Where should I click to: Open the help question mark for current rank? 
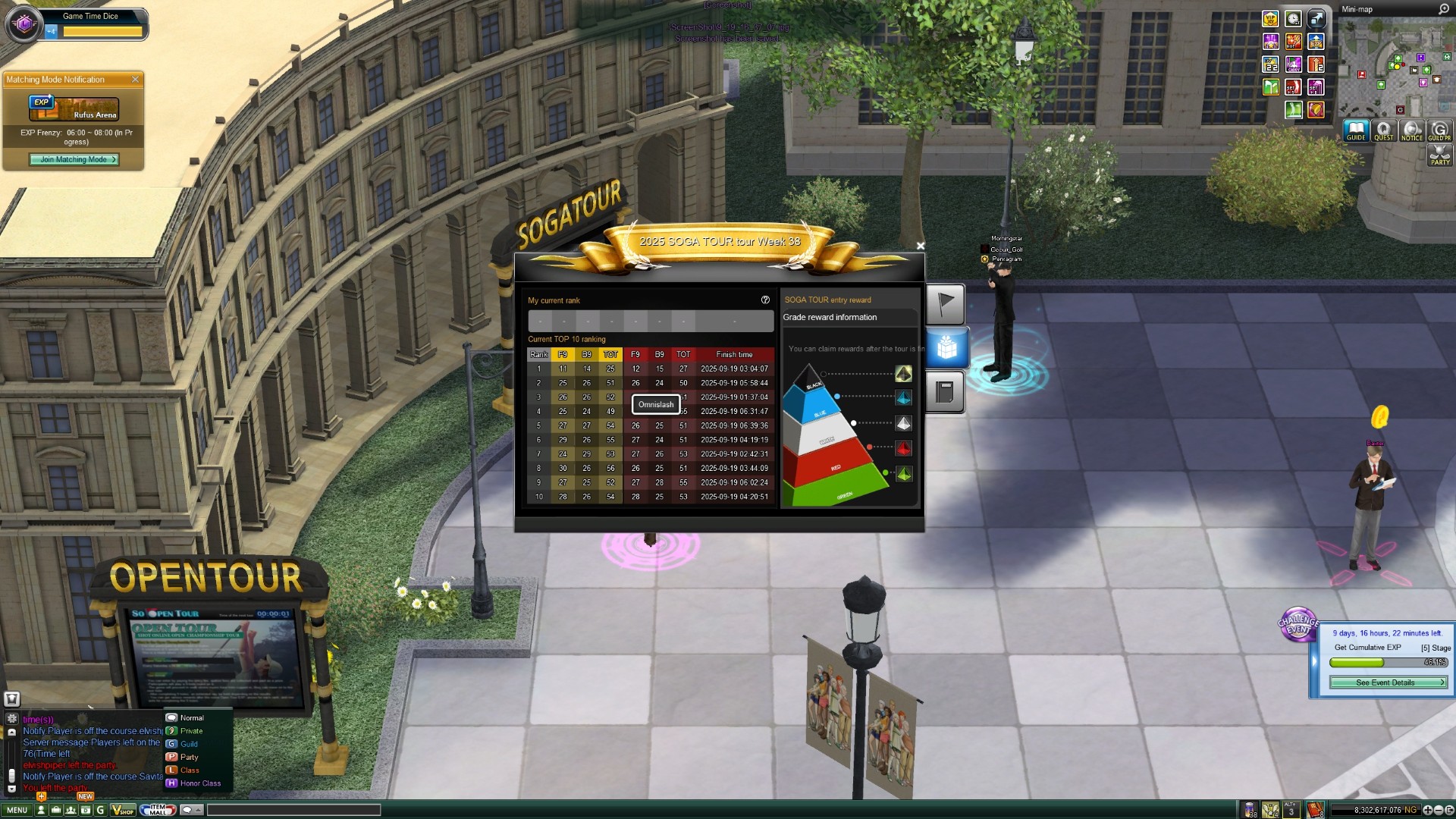click(765, 300)
